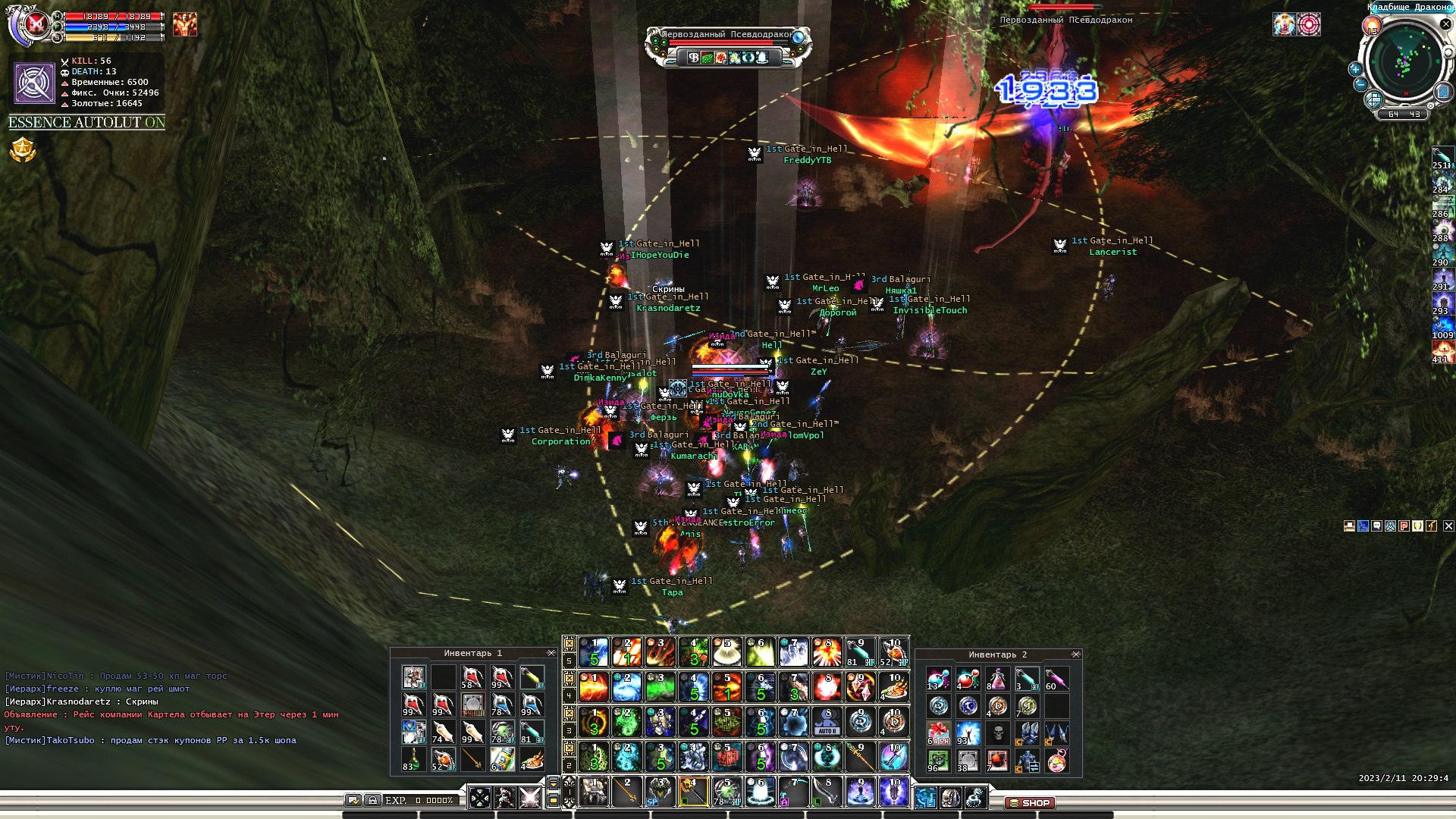Close the Инвентарь 1 panel
The image size is (1456, 819).
(551, 653)
